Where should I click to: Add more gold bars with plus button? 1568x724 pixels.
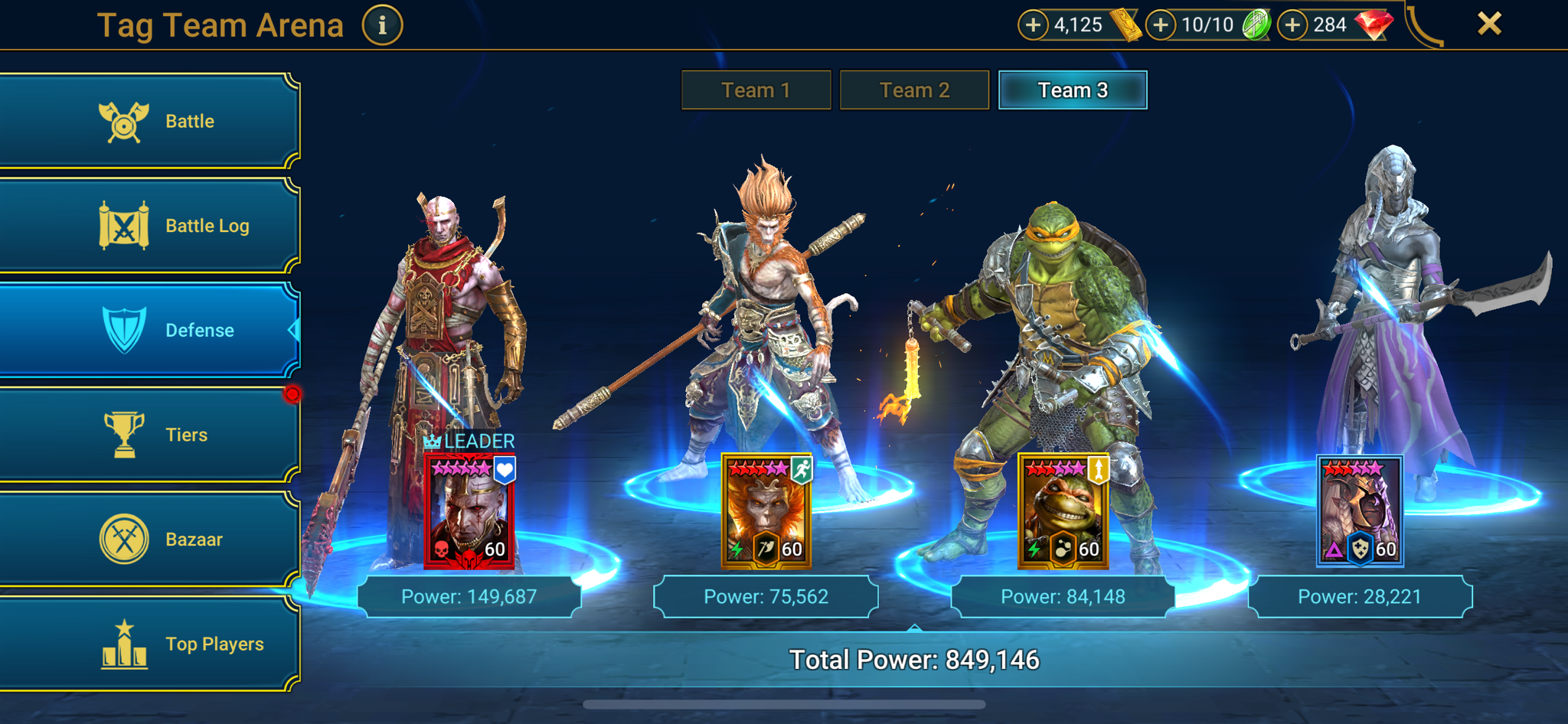1033,25
